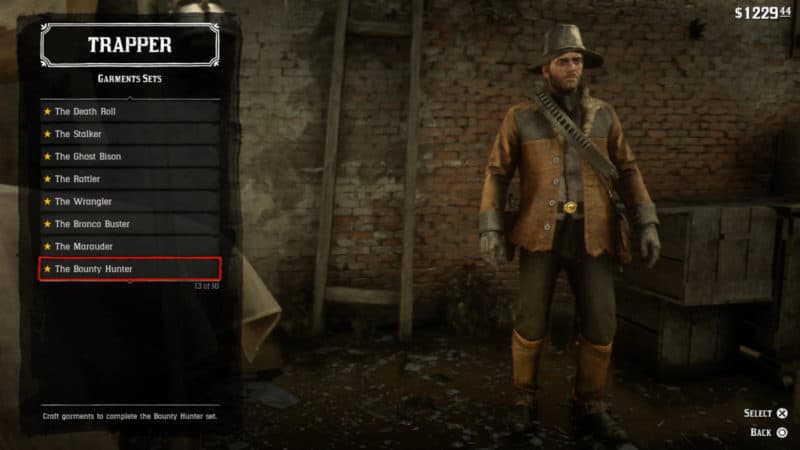
Task: Click the highlighted Bounty Hunter set
Action: (x=129, y=269)
